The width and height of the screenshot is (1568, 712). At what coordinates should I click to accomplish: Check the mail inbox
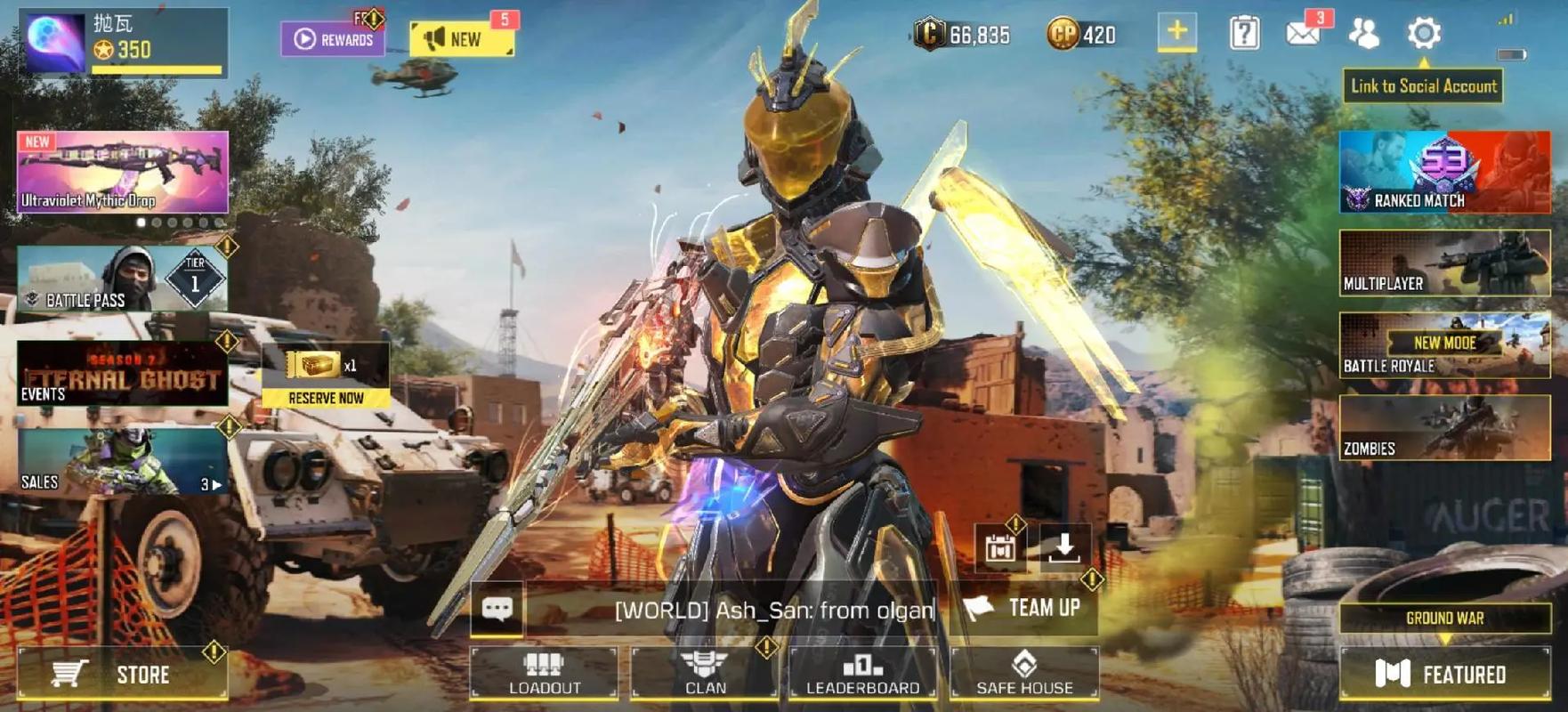tap(1303, 34)
